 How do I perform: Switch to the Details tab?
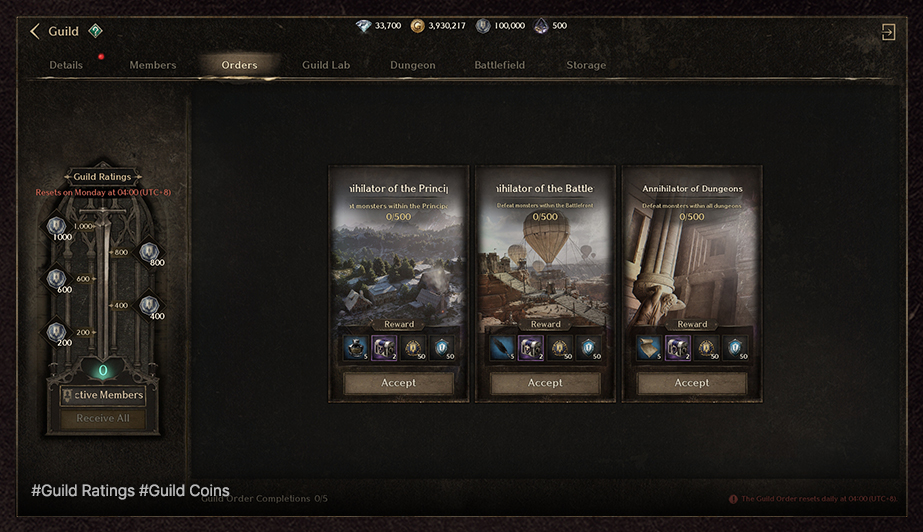[66, 65]
